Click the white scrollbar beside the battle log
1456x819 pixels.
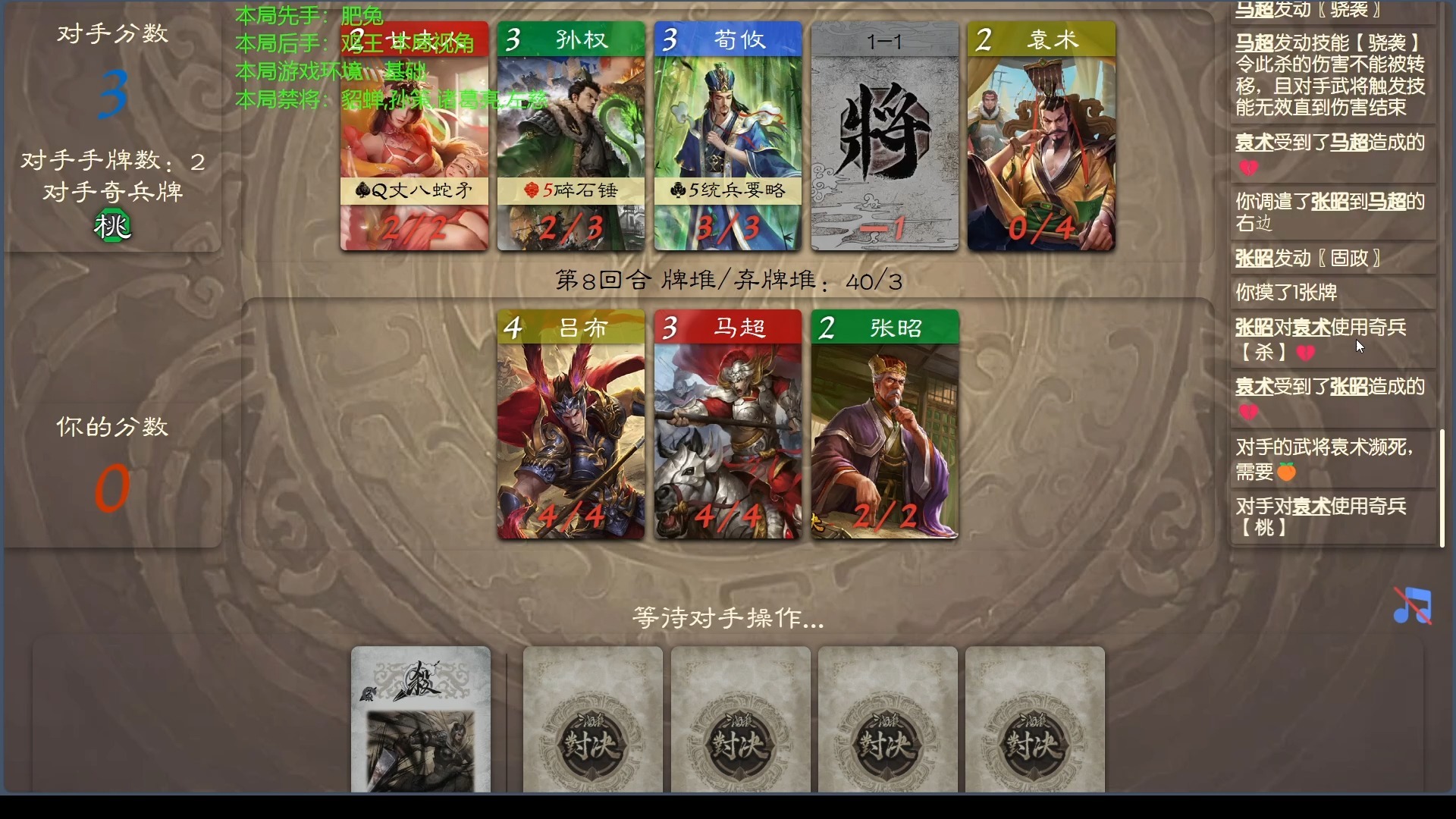(x=1443, y=485)
